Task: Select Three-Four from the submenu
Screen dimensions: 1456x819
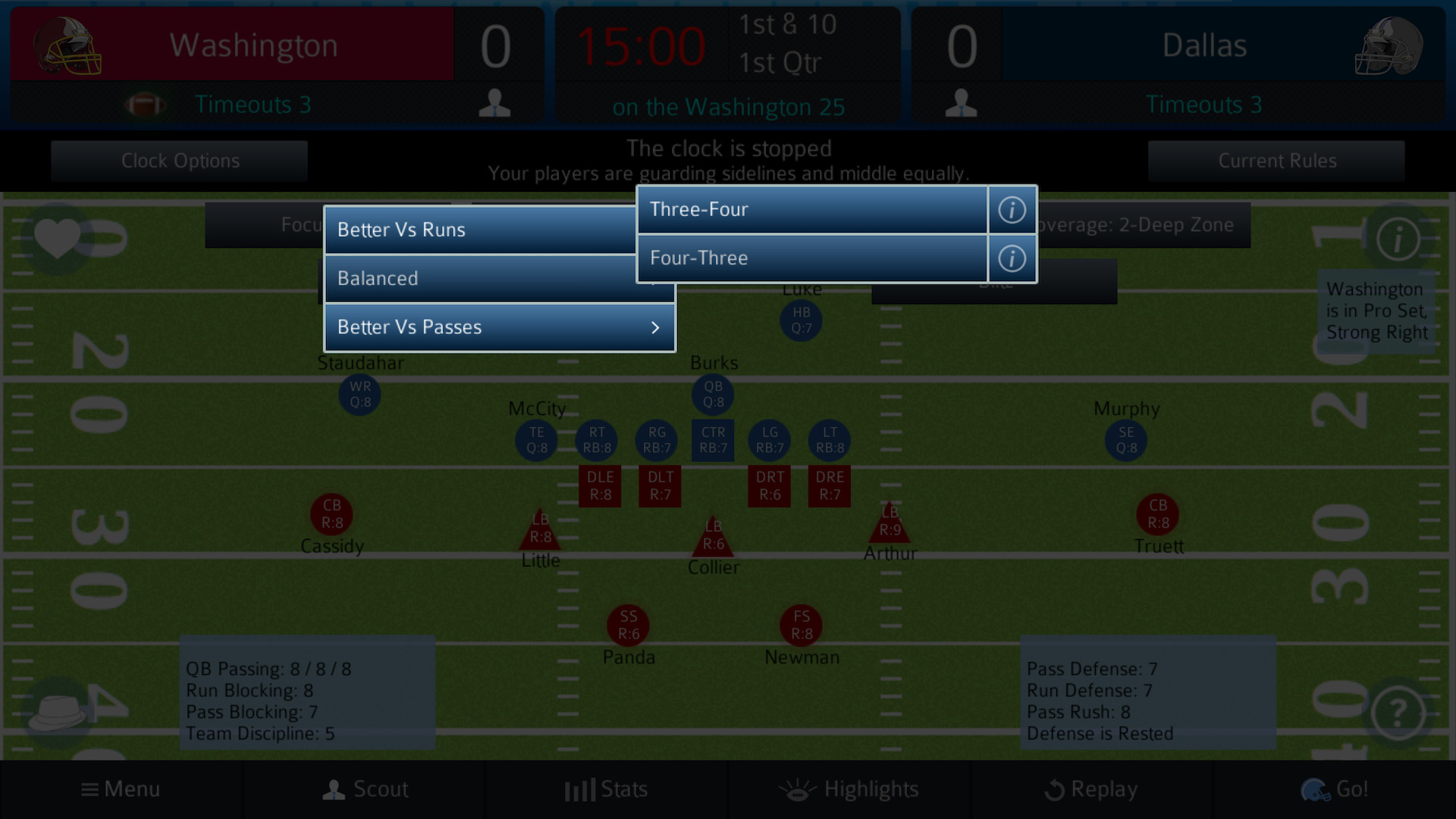Action: tap(811, 209)
